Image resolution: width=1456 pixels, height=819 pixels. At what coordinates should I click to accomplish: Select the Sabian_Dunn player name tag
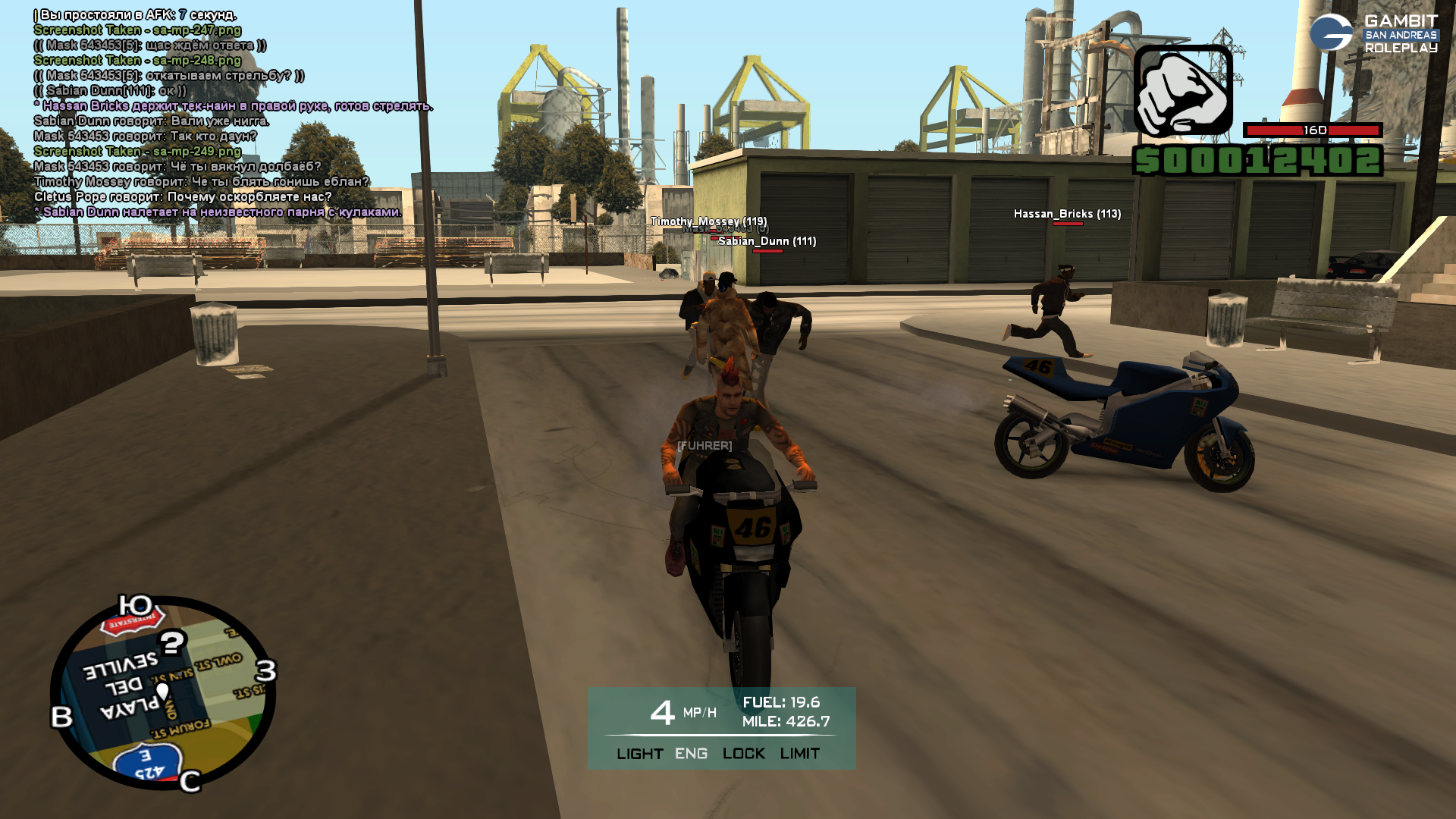coord(767,241)
